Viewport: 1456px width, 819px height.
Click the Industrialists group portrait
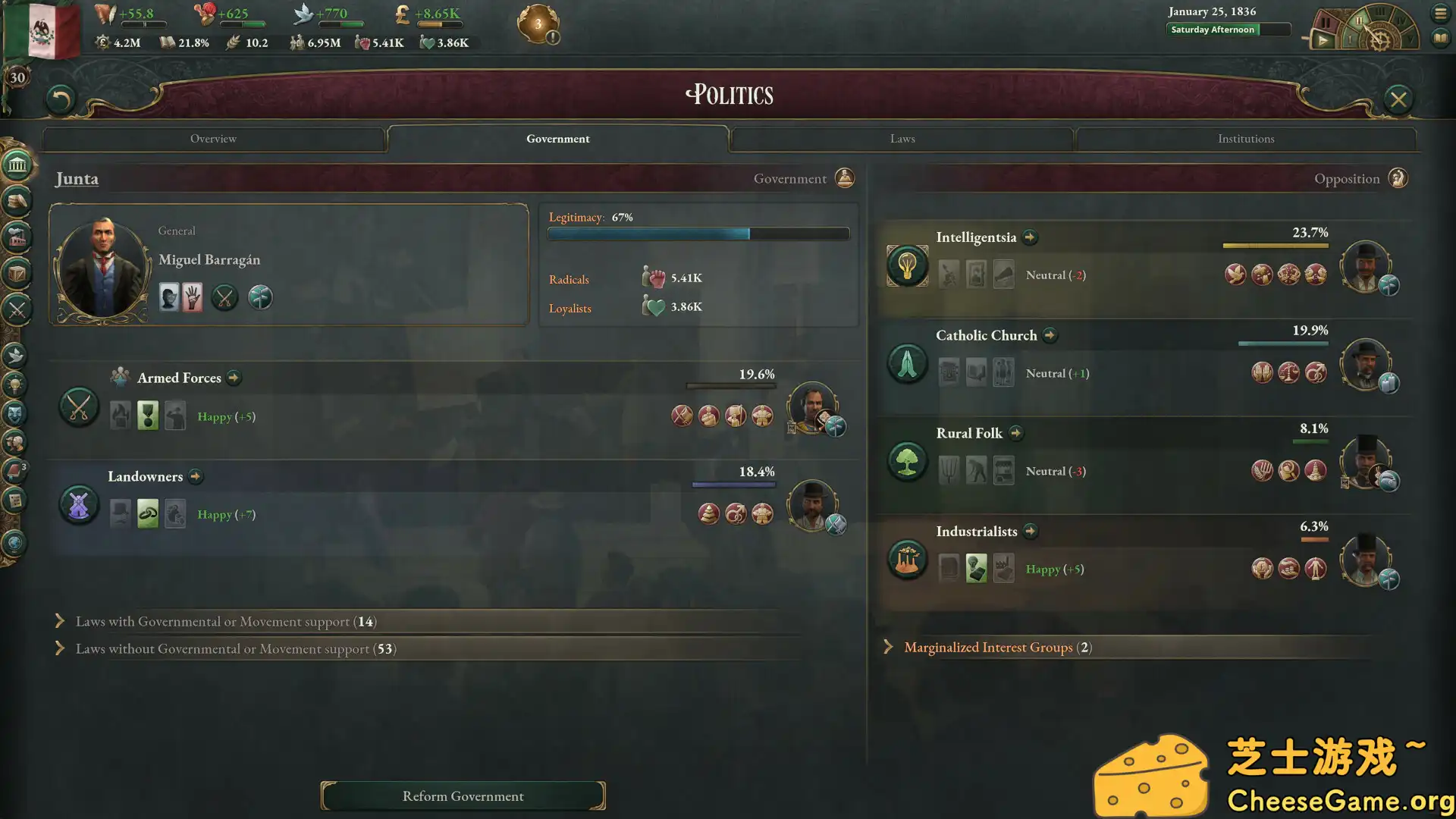click(x=1365, y=560)
